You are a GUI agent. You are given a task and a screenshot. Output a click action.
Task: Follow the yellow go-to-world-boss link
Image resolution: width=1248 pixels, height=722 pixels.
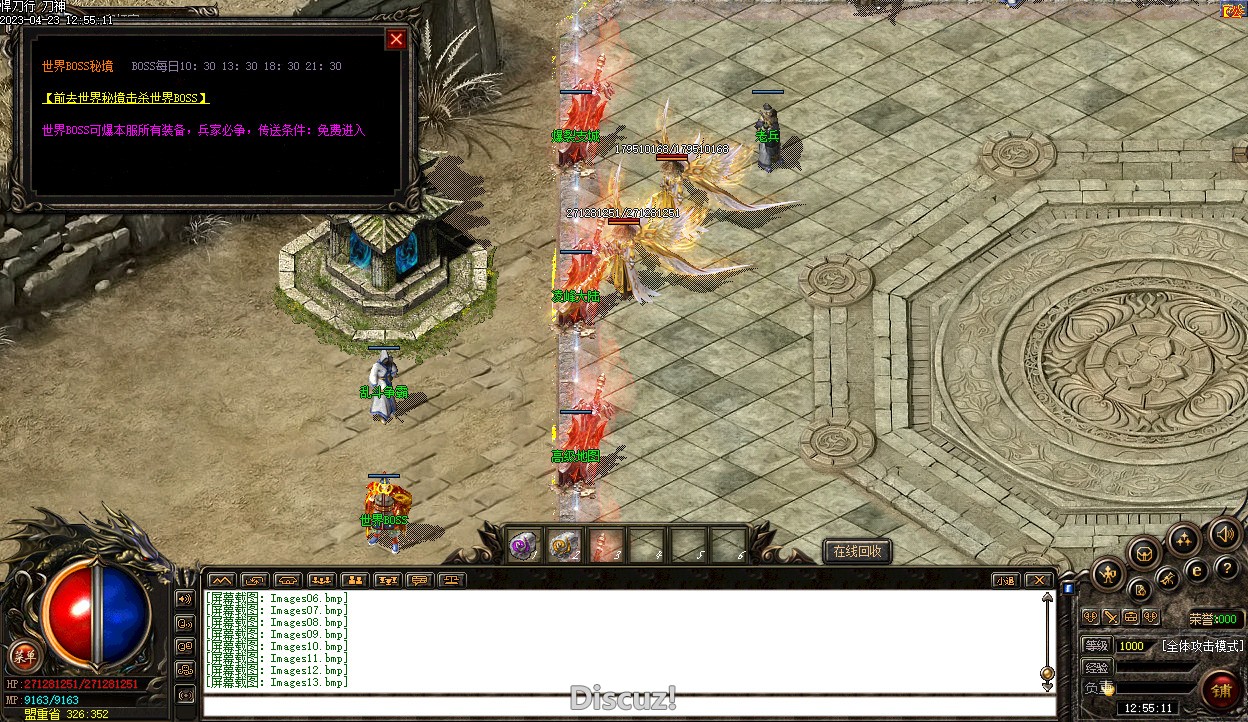[126, 98]
